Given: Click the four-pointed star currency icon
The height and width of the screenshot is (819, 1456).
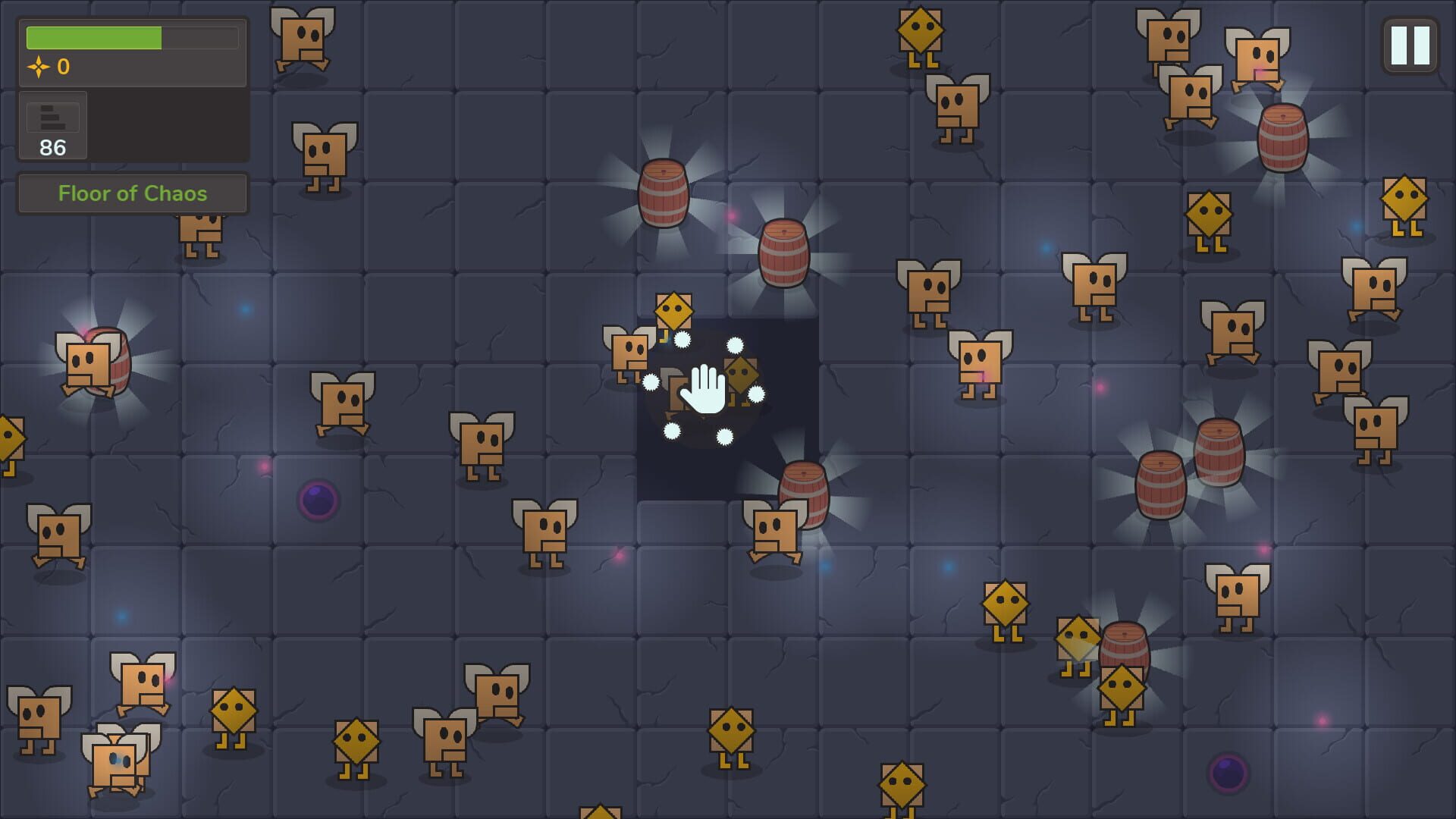Looking at the screenshot, I should point(39,67).
